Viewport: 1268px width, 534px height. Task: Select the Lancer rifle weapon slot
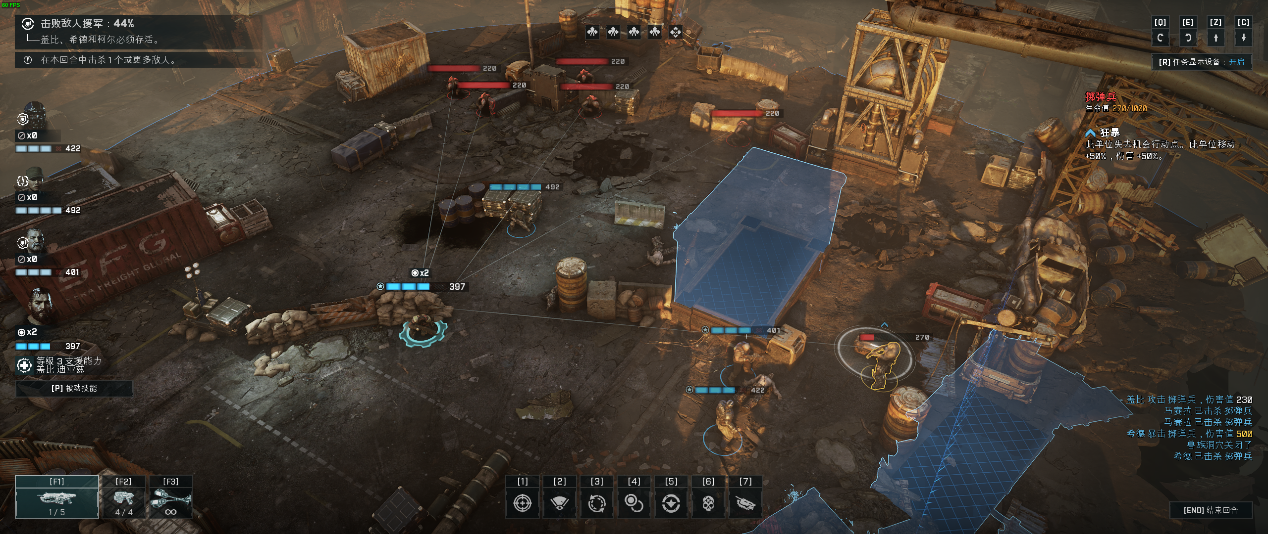57,497
